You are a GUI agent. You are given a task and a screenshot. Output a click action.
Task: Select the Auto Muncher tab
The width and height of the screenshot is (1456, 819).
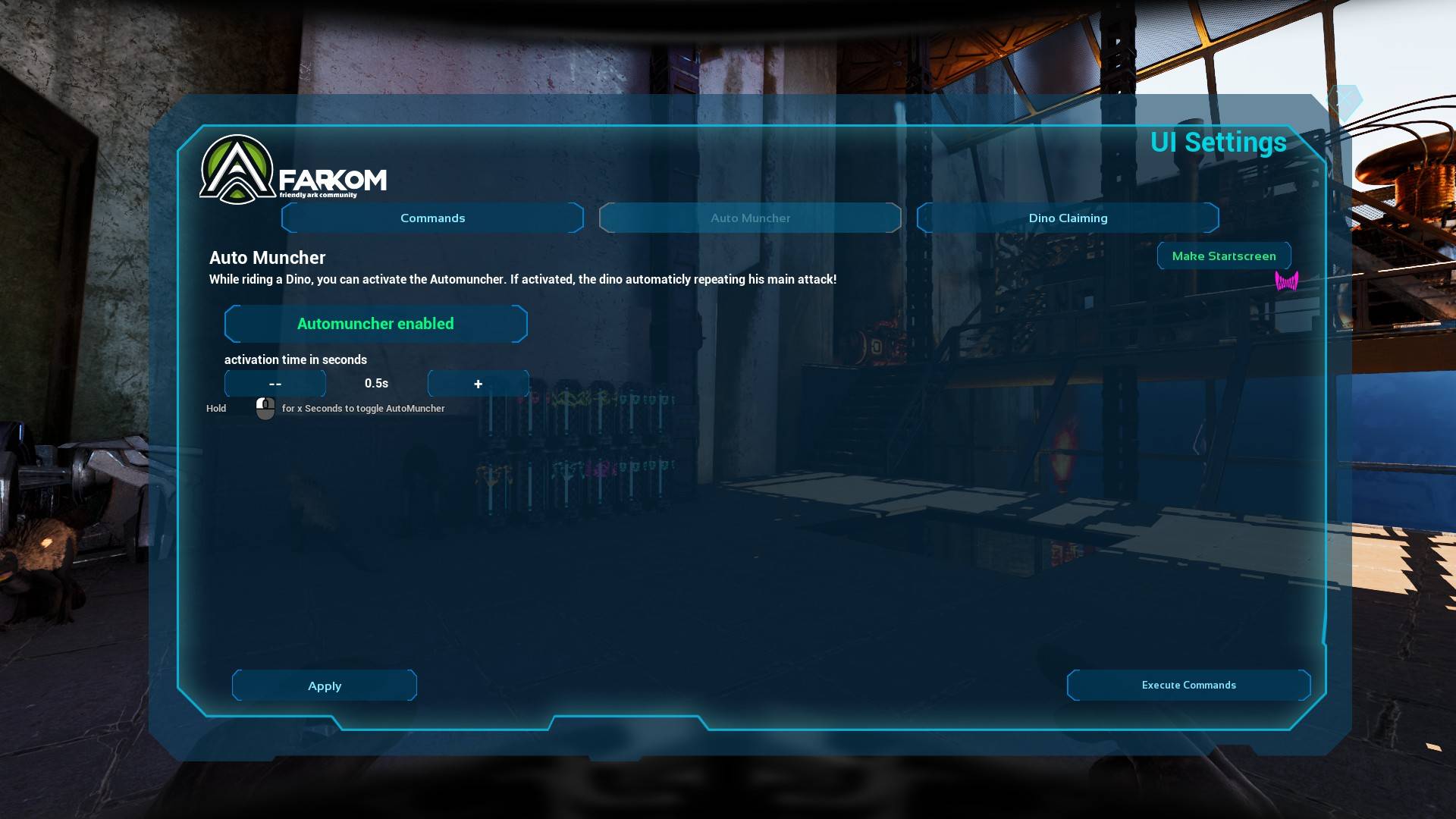tap(750, 218)
